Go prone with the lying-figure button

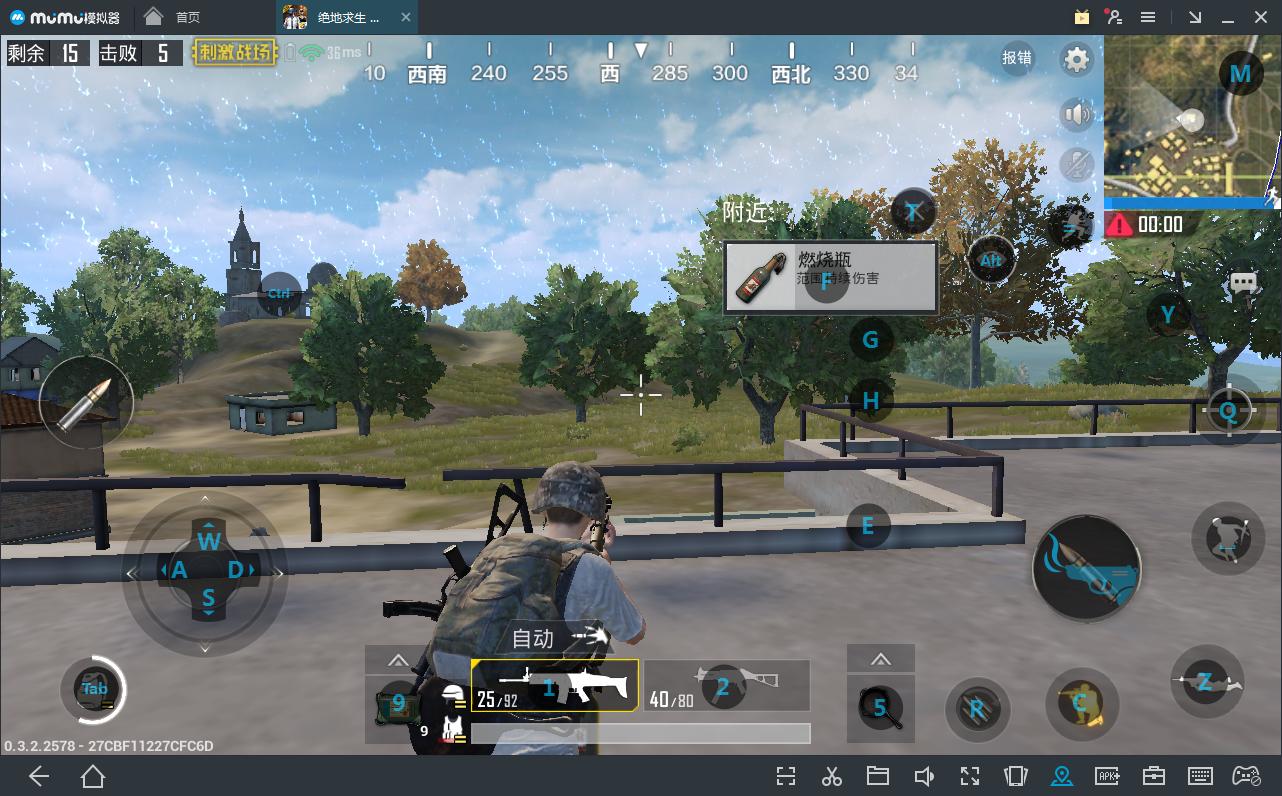1206,682
